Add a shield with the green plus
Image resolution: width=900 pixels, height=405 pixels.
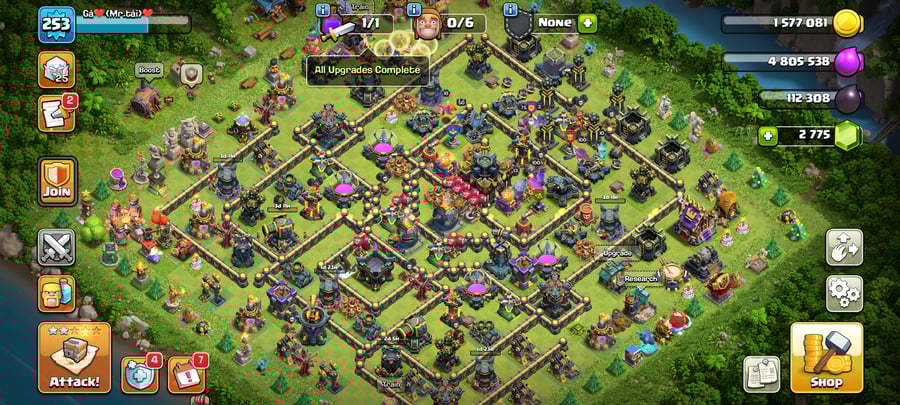(587, 22)
